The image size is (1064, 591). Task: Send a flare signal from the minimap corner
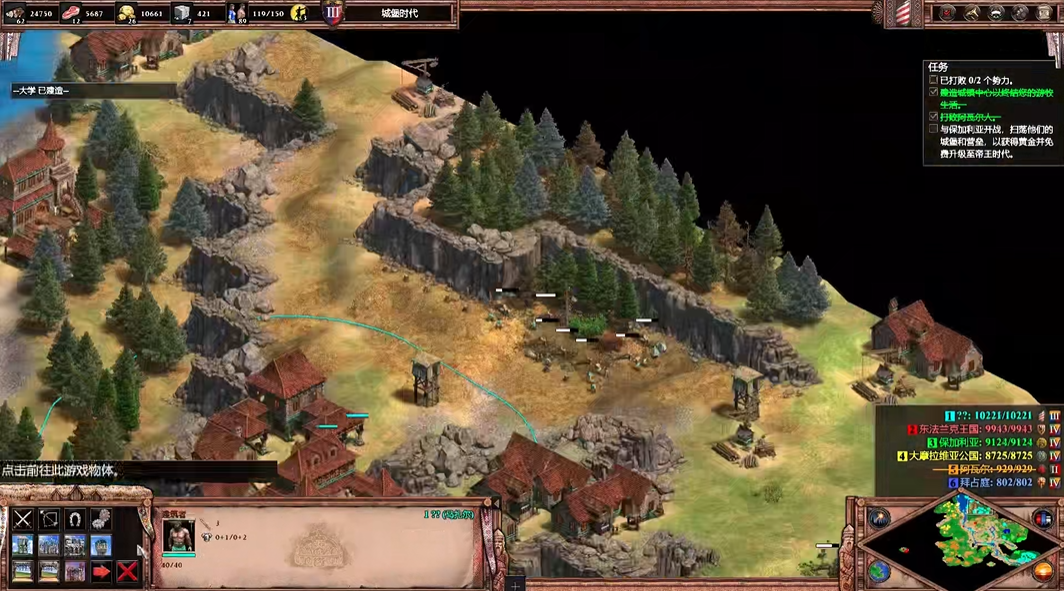point(880,518)
